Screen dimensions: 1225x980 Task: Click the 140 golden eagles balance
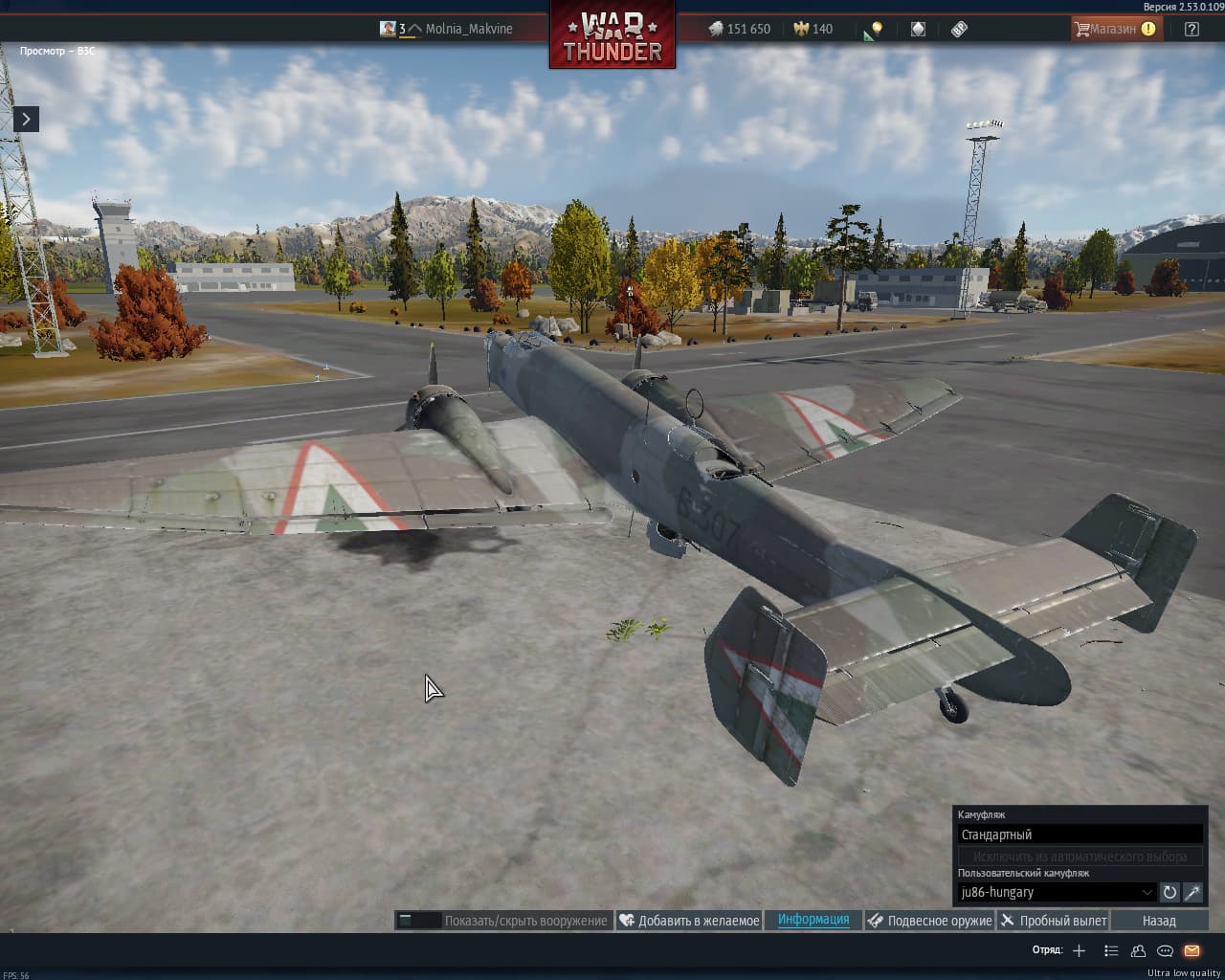813,29
